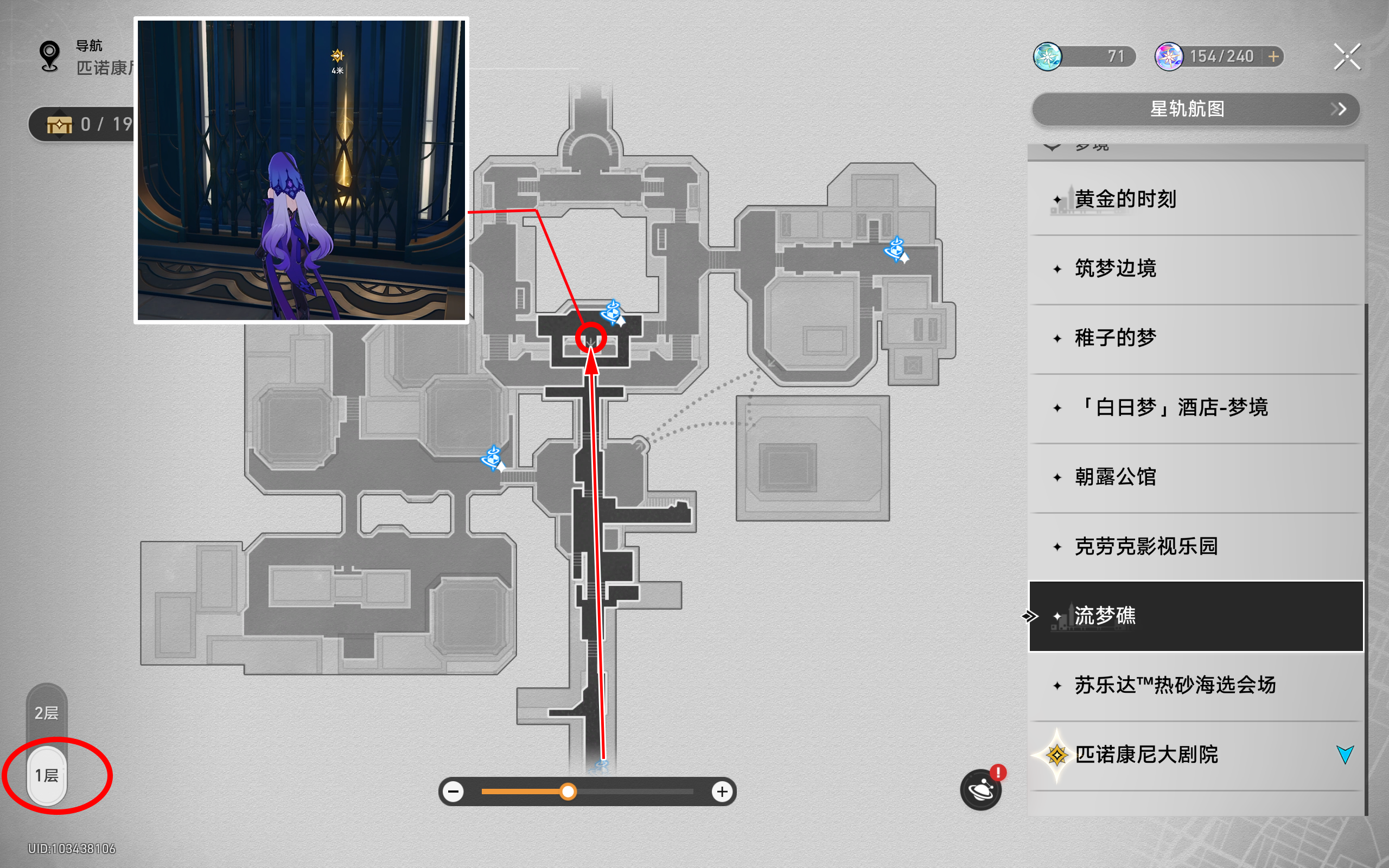1389x868 pixels.
Task: Open the 星轨航图 star rail map
Action: (x=1195, y=109)
